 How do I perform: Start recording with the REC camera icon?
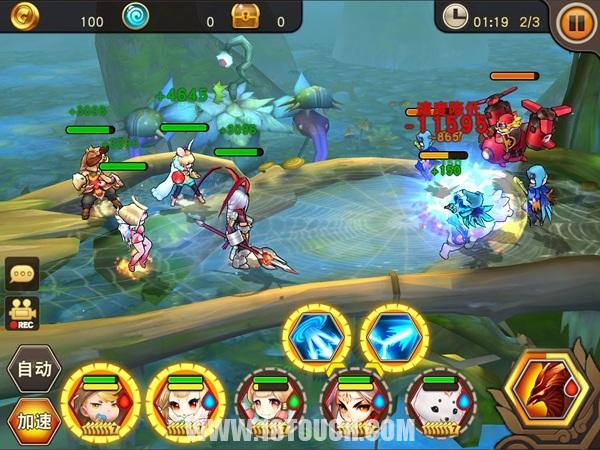[x=20, y=313]
